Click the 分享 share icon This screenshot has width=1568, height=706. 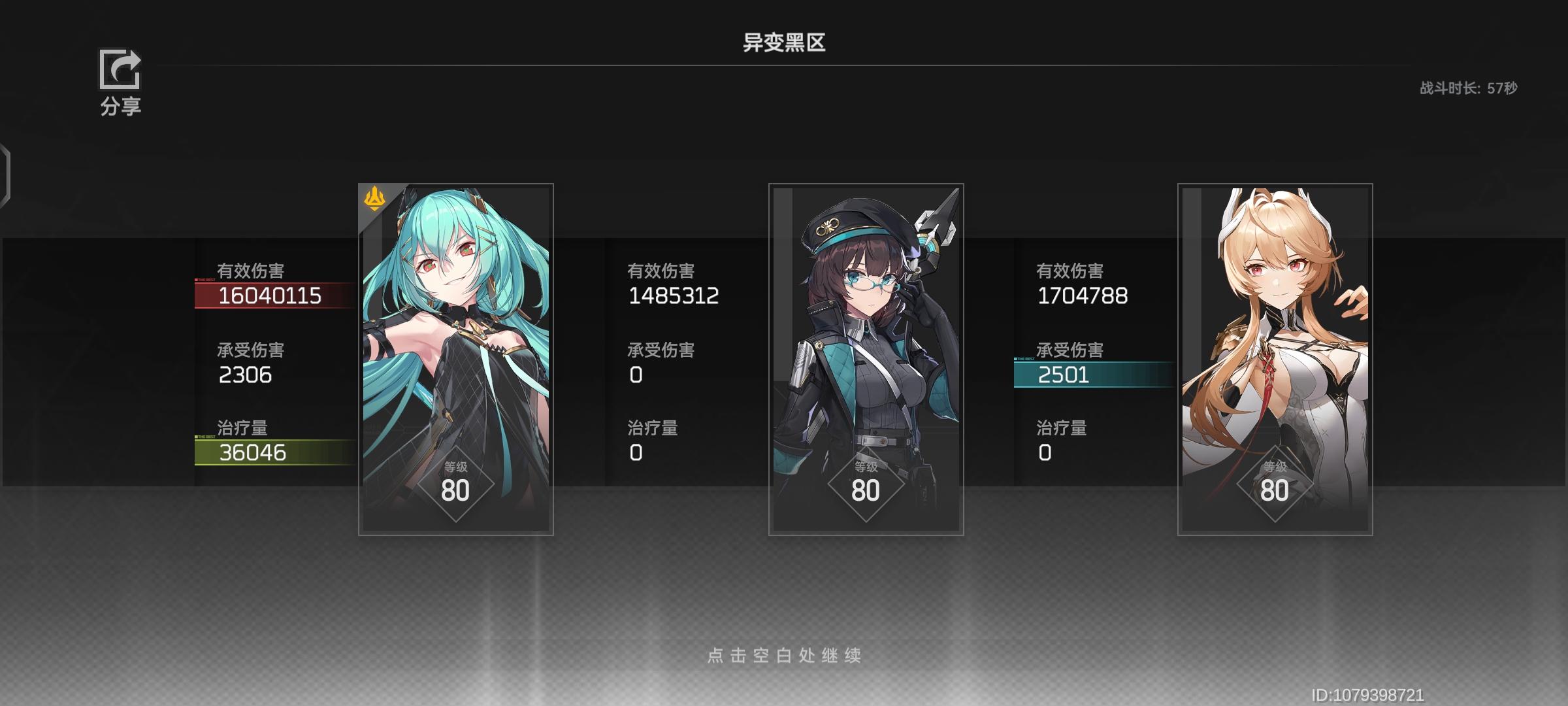pos(121,70)
